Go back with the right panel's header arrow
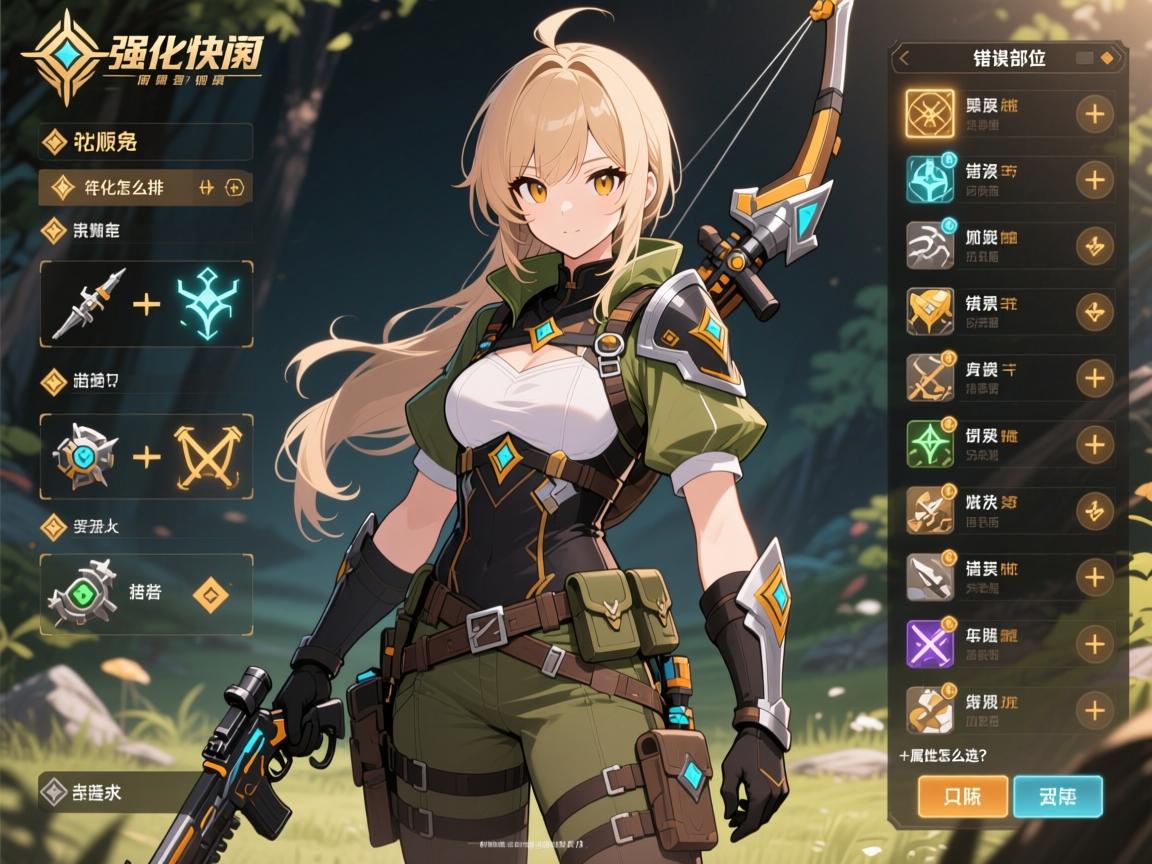 pyautogui.click(x=904, y=58)
